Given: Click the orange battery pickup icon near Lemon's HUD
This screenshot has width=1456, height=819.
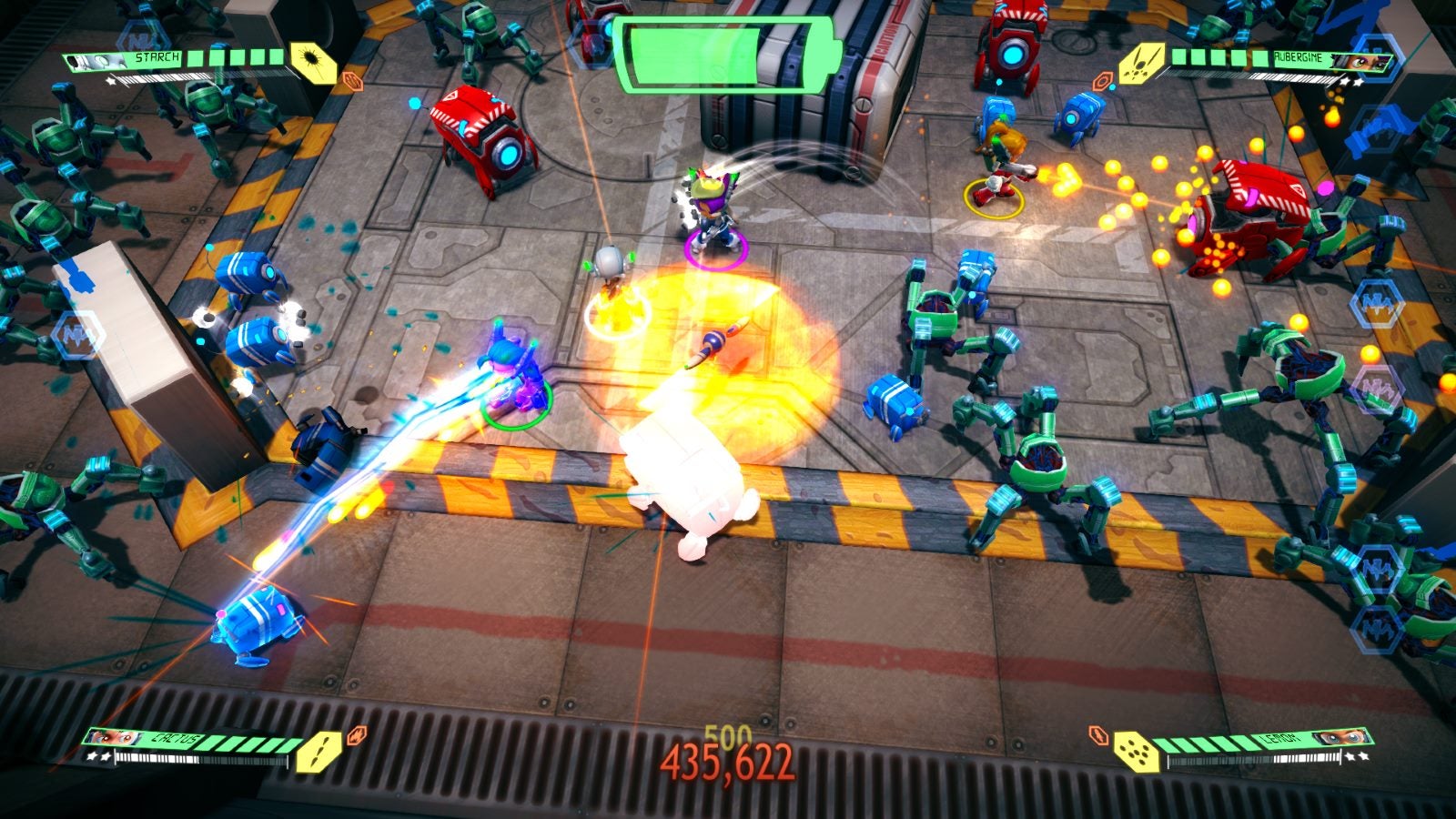Looking at the screenshot, I should click(x=1097, y=737).
